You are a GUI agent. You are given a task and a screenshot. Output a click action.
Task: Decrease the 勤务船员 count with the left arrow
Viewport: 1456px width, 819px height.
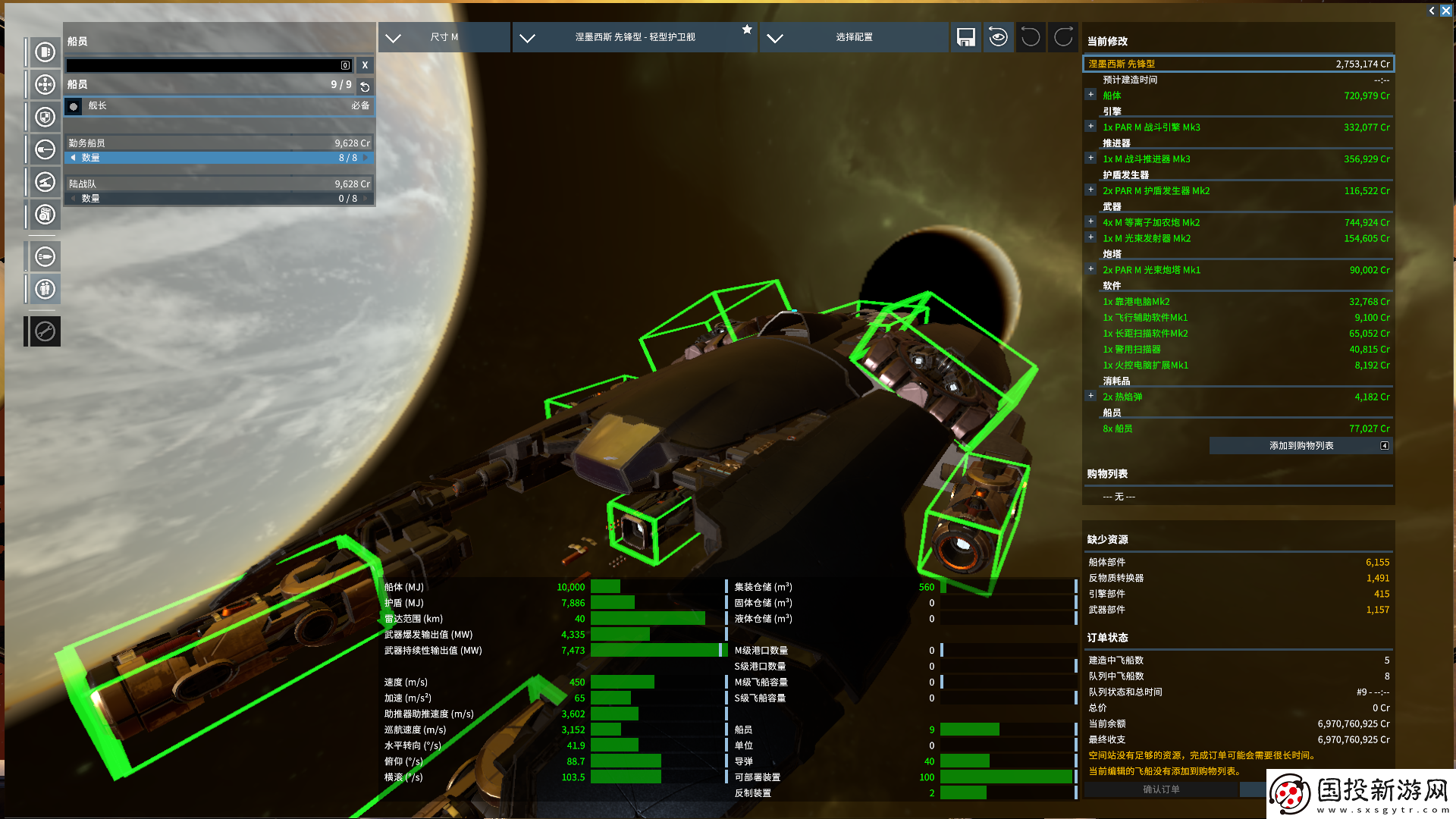[x=73, y=158]
